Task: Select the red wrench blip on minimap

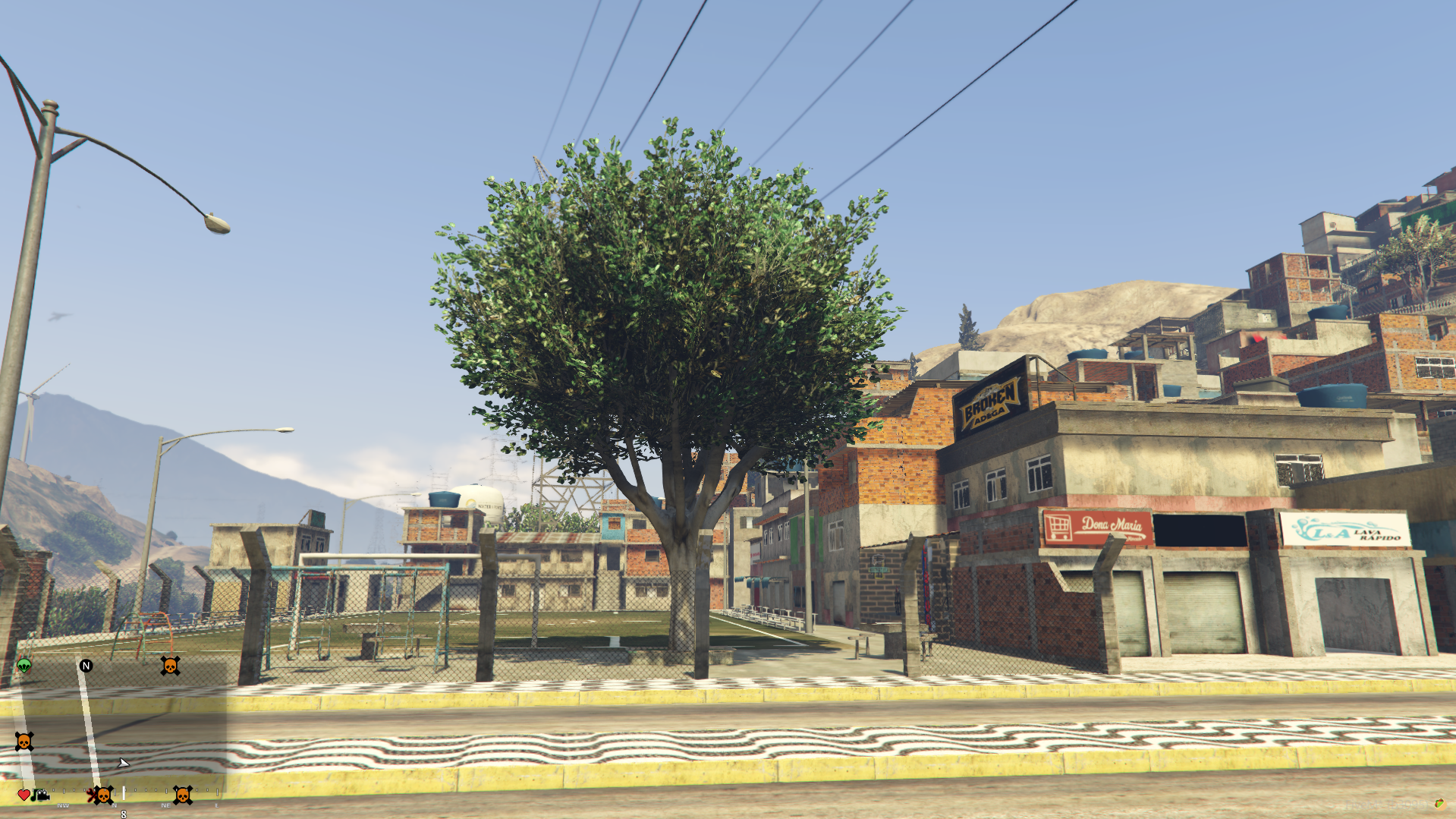Action: pos(91,795)
